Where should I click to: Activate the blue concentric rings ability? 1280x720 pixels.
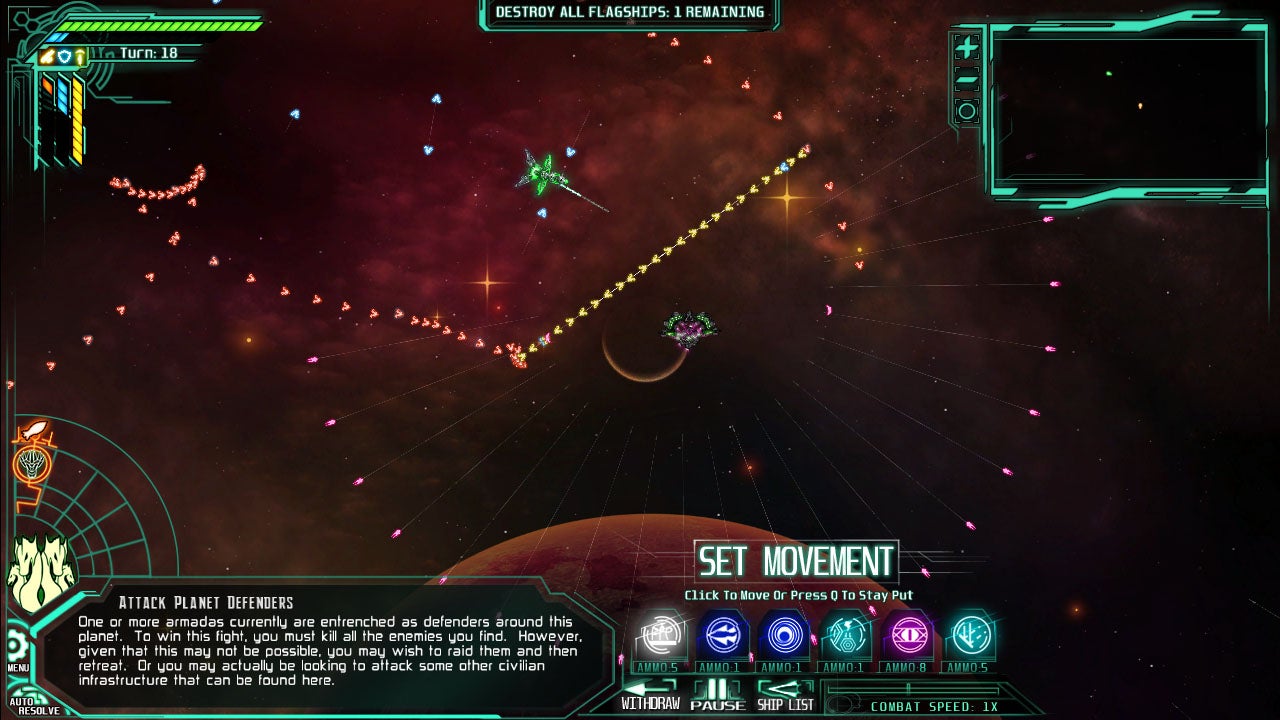point(784,636)
